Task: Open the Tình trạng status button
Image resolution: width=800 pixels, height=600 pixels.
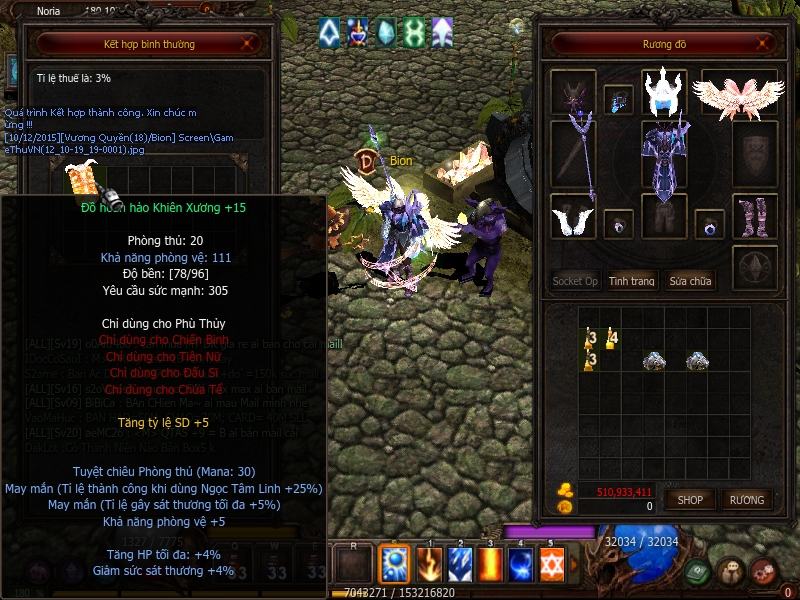Action: tap(632, 281)
